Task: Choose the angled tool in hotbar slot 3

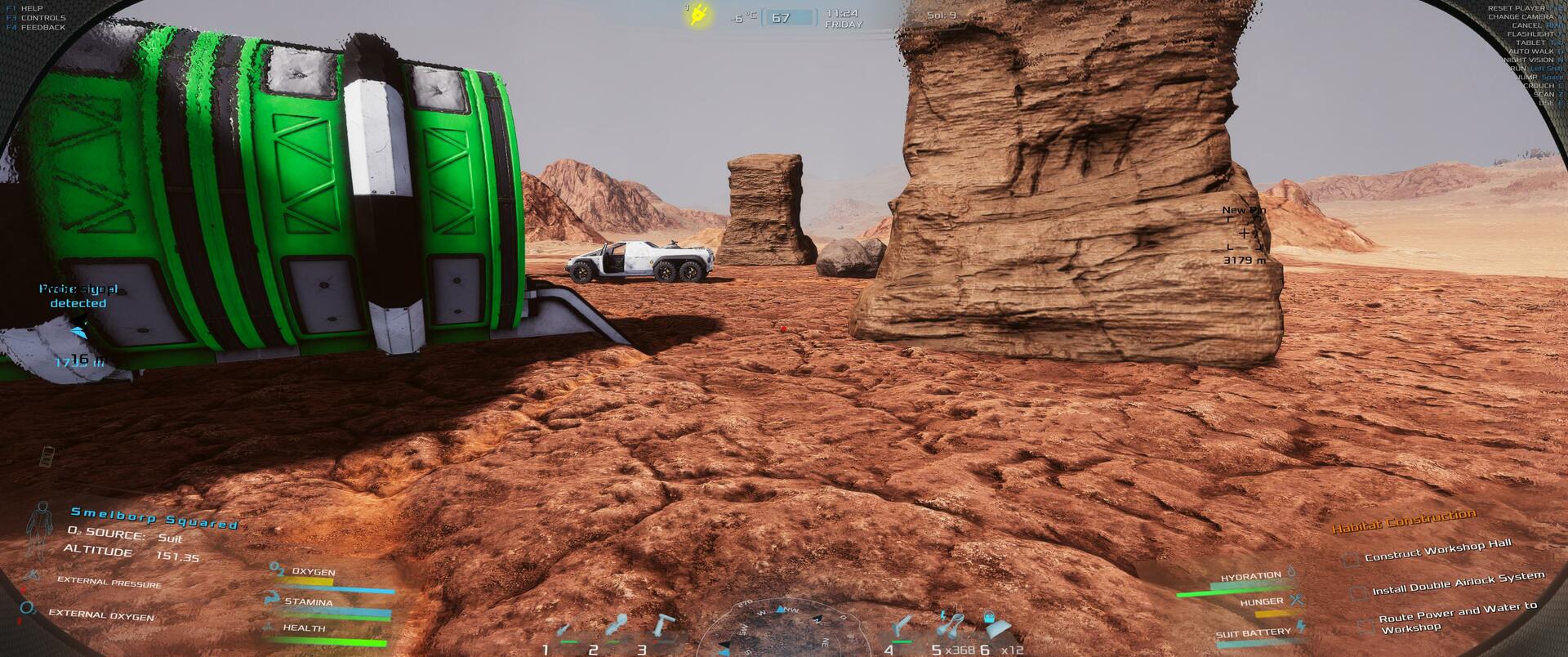Action: click(x=662, y=624)
